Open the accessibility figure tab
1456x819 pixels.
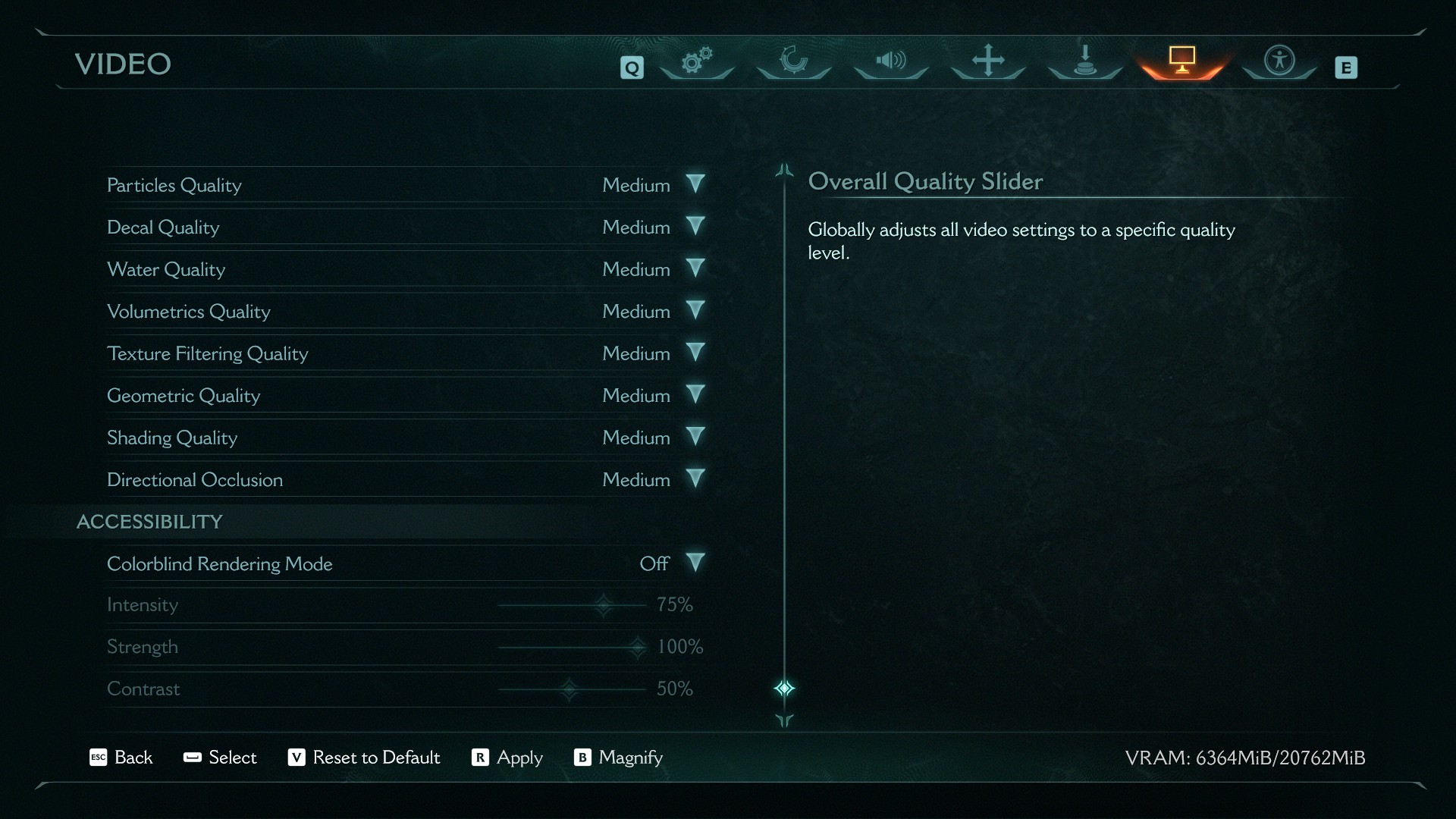[x=1279, y=61]
